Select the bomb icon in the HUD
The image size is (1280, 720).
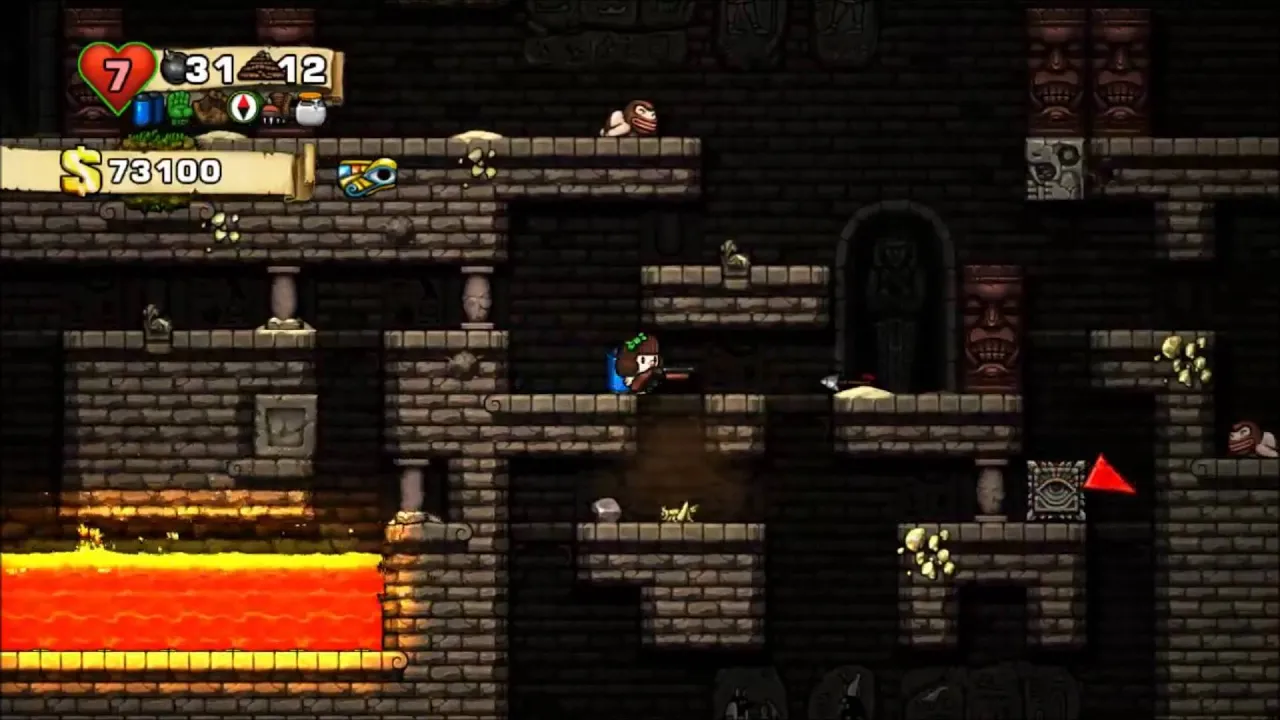[174, 68]
